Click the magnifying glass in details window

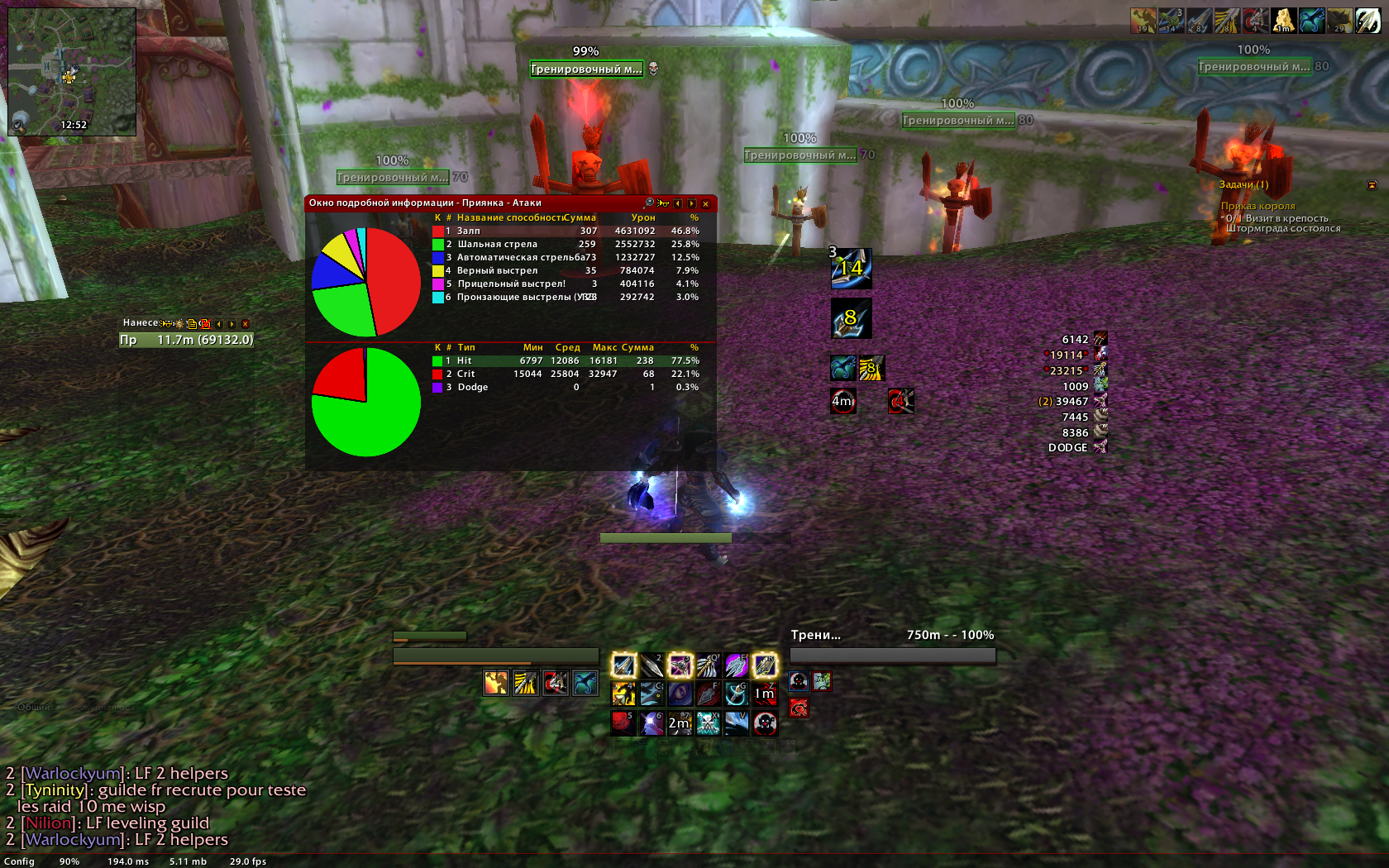tap(649, 203)
